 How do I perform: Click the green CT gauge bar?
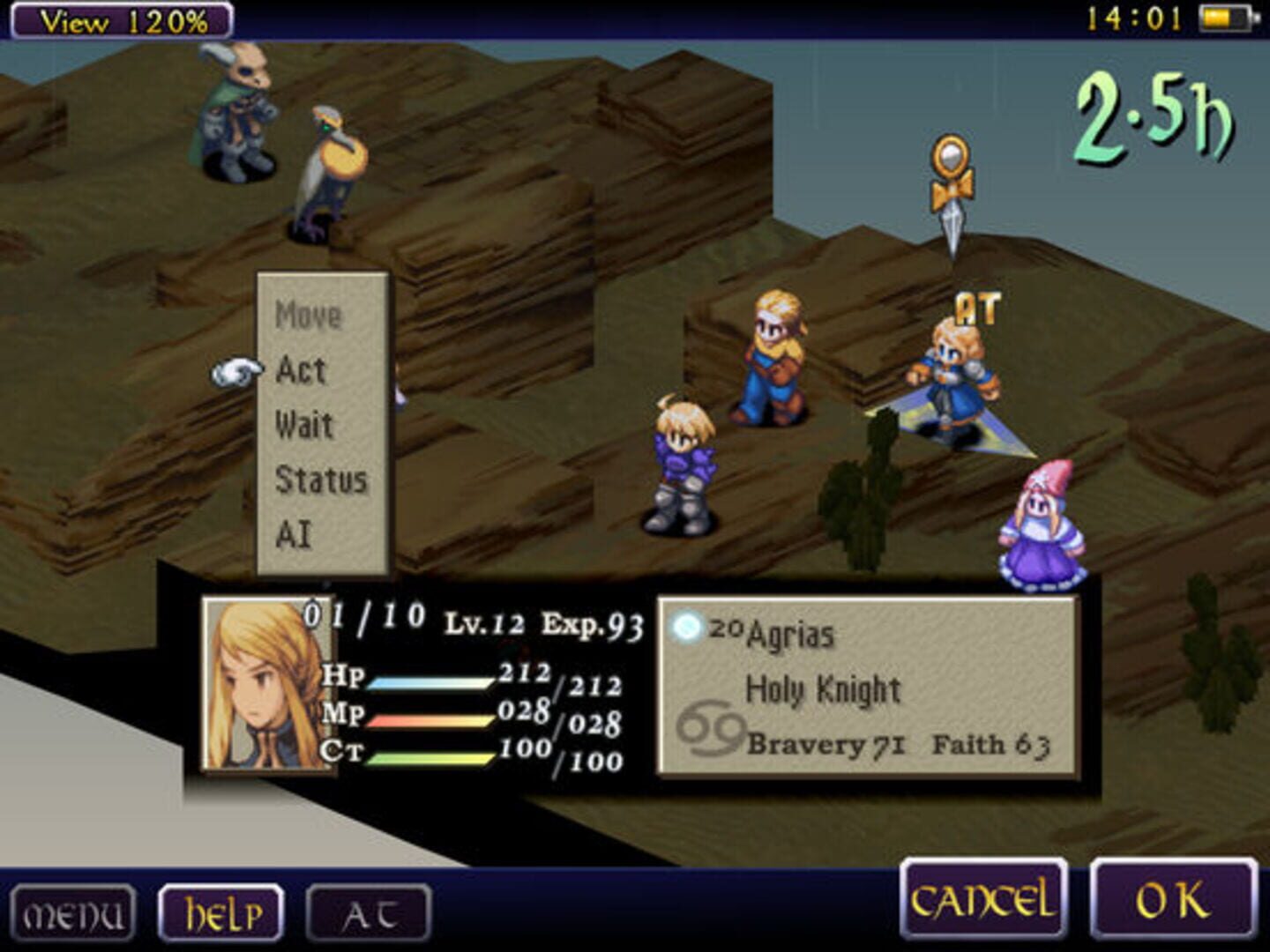(432, 756)
